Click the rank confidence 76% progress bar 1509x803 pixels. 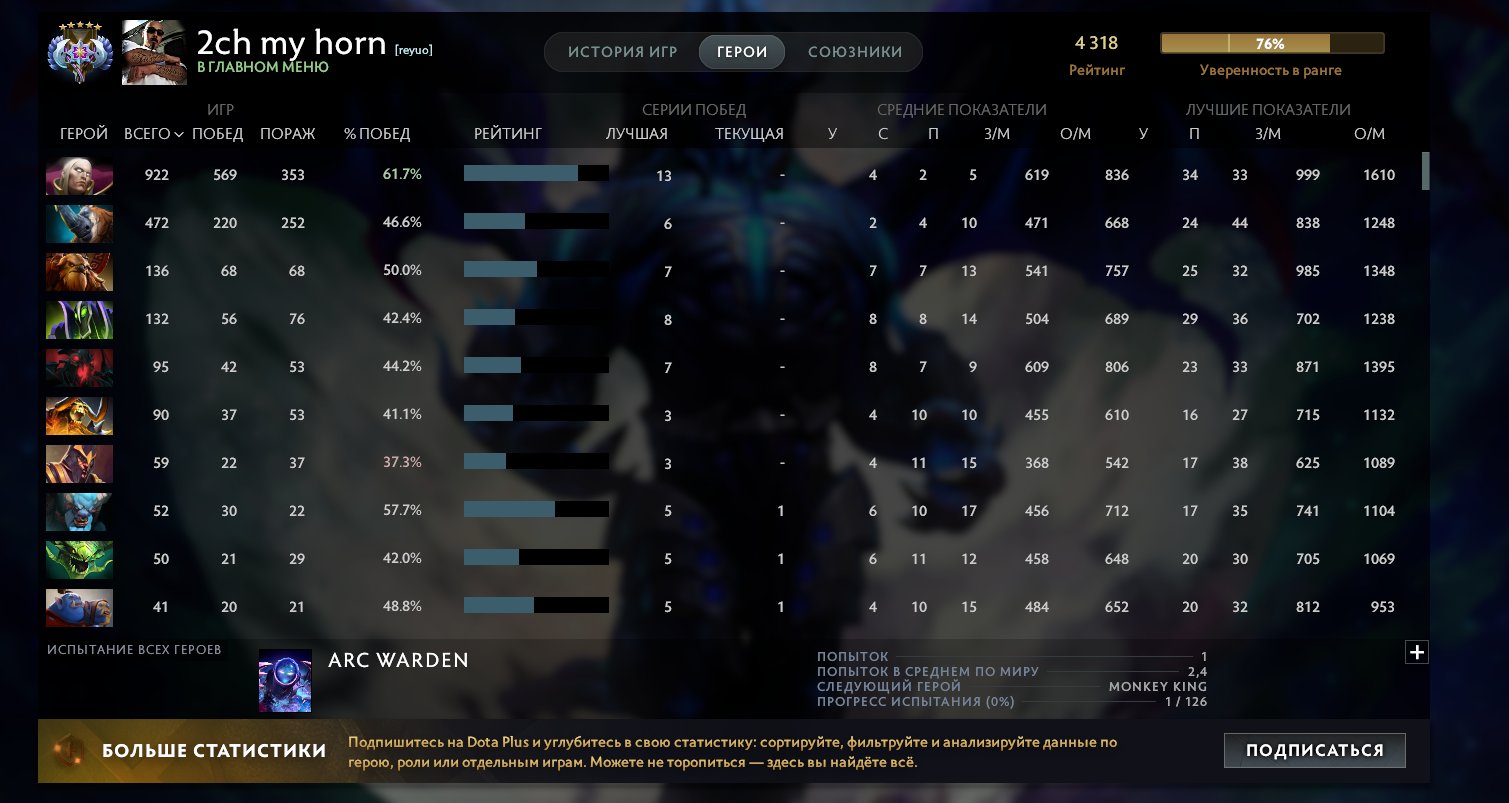[x=1271, y=43]
